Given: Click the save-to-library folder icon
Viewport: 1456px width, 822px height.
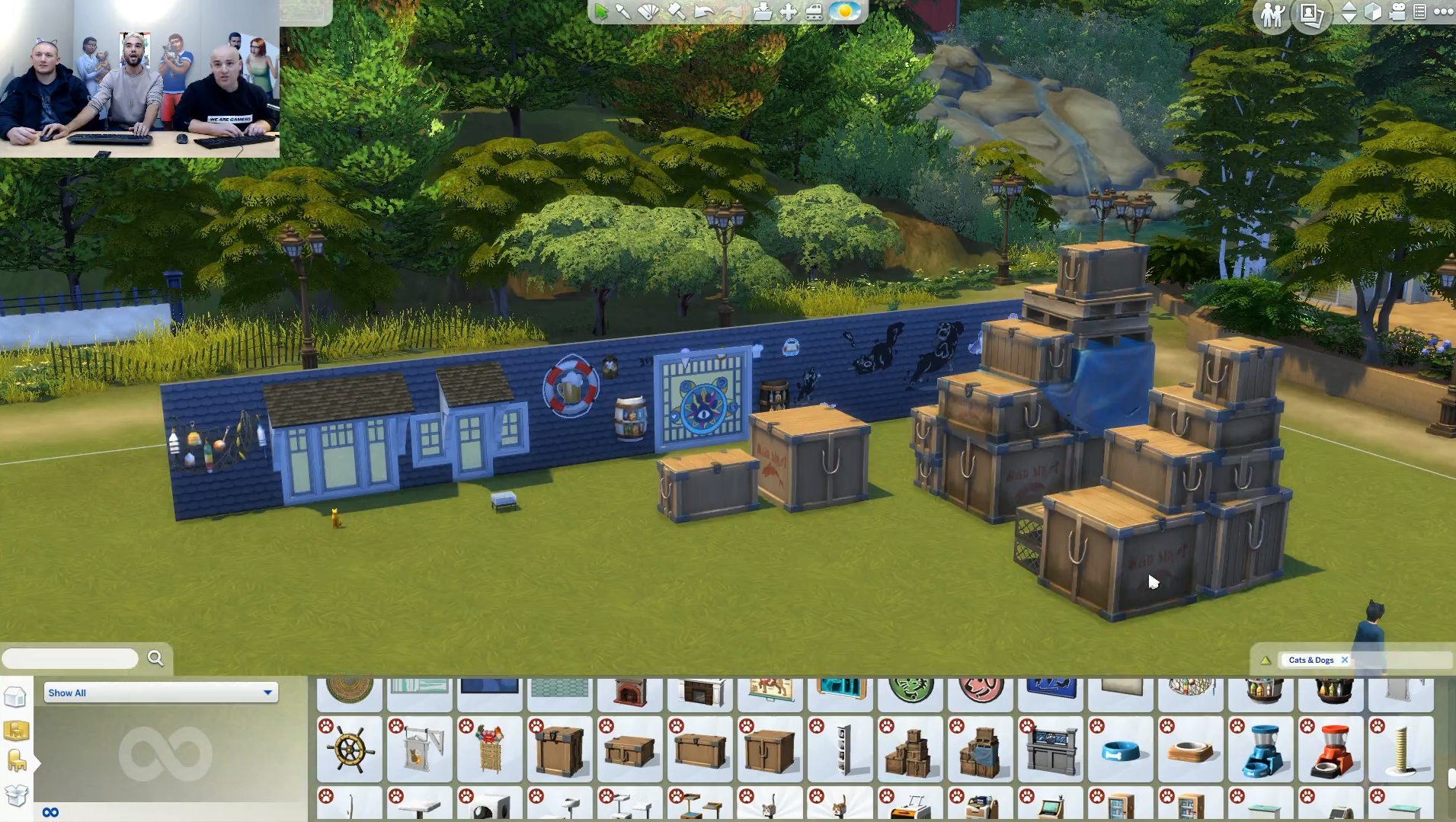Looking at the screenshot, I should click(762, 11).
